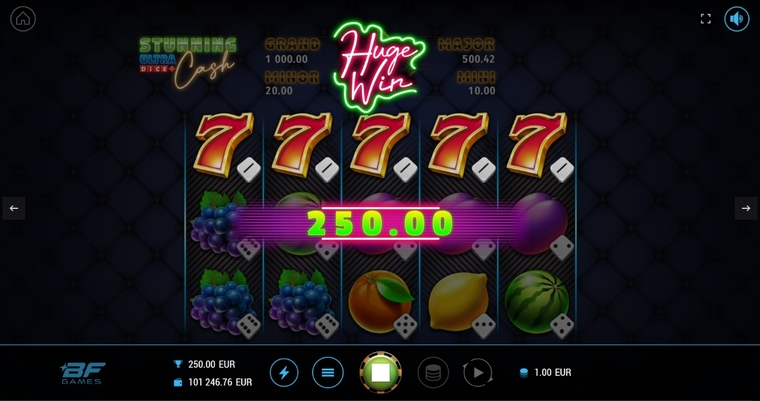Open the hamburger menu

coord(327,373)
